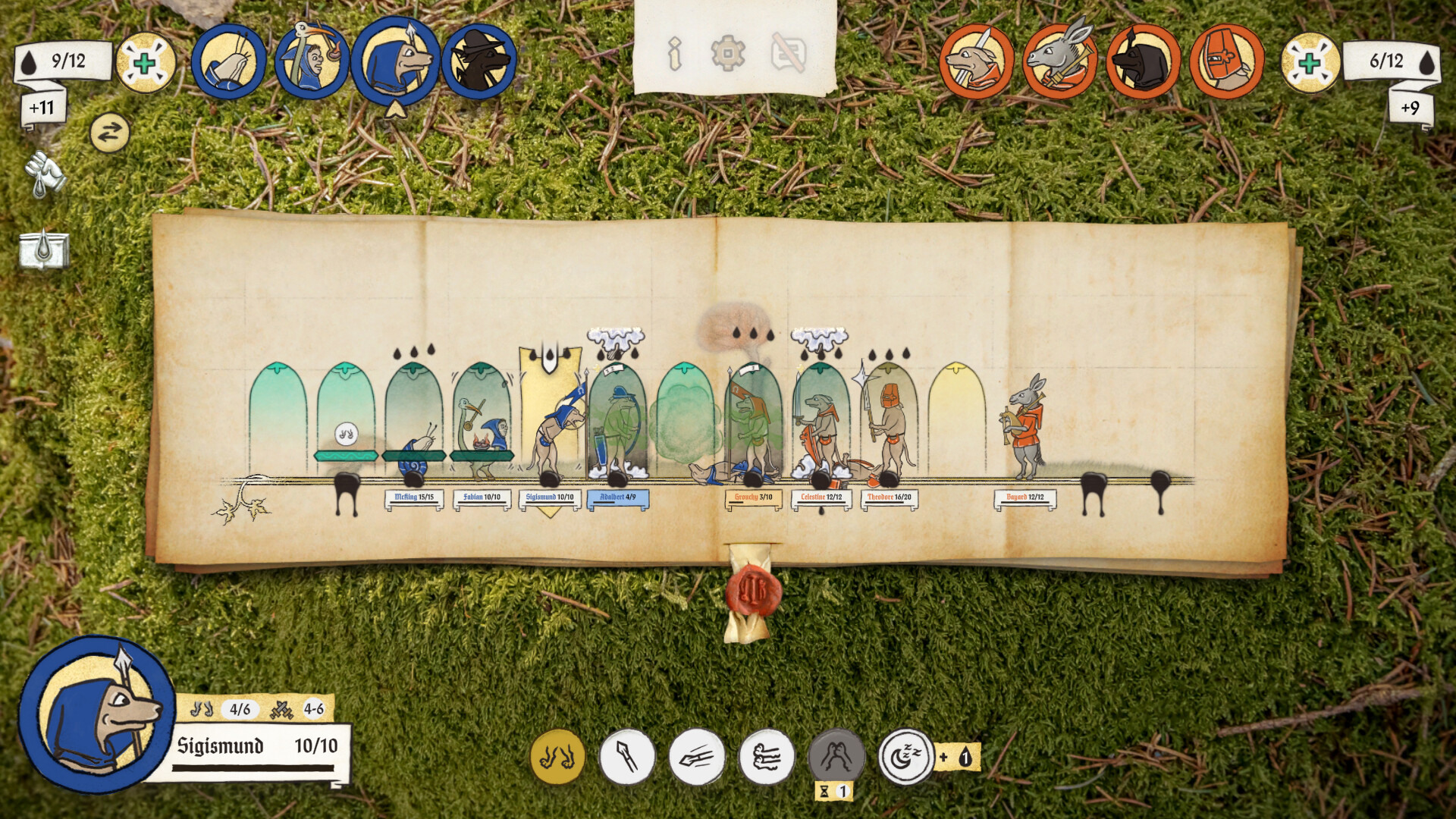The height and width of the screenshot is (819, 1456).
Task: Select the praying hands ability on cooldown
Action: coord(836,757)
